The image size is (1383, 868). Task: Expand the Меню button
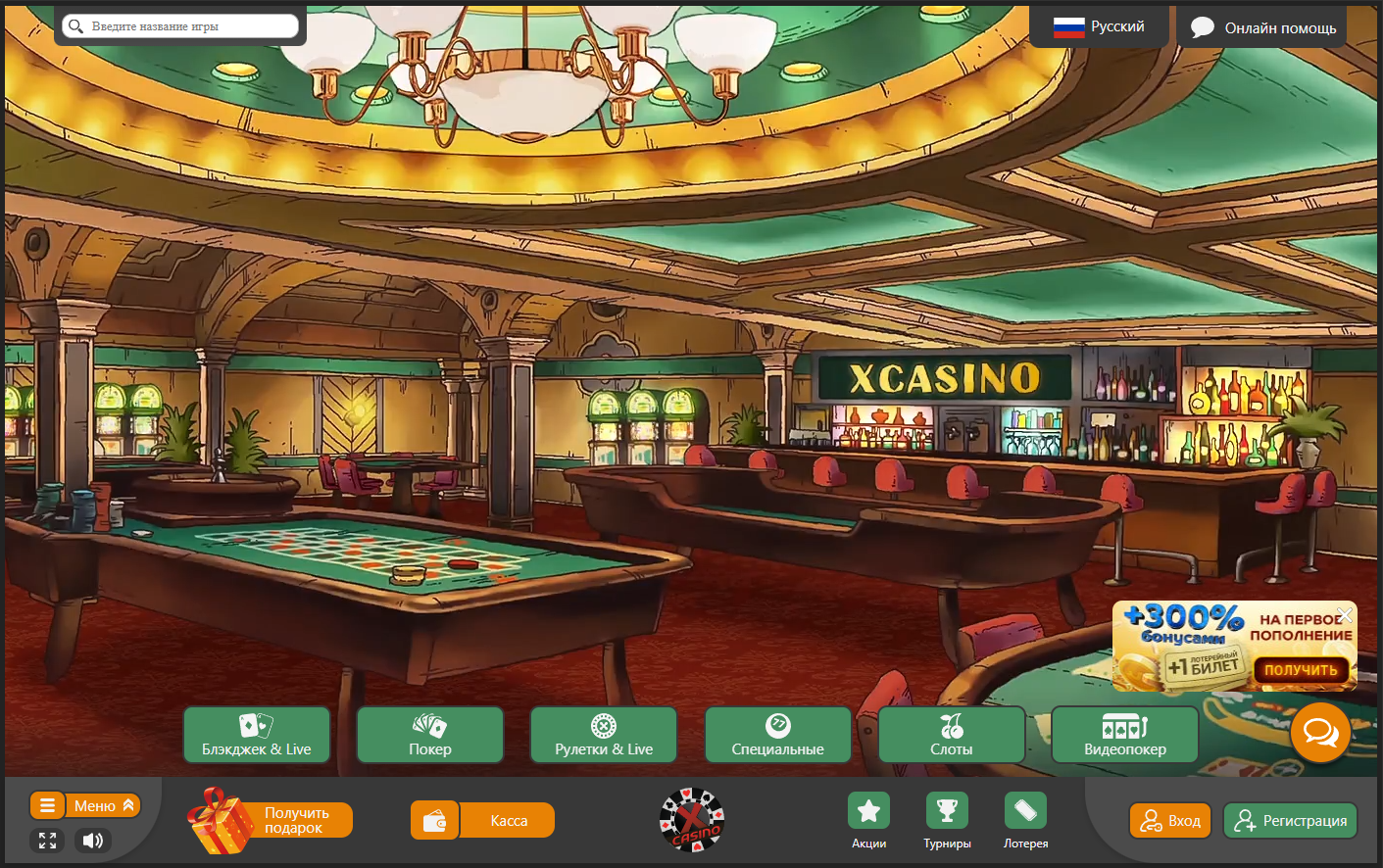click(x=85, y=805)
